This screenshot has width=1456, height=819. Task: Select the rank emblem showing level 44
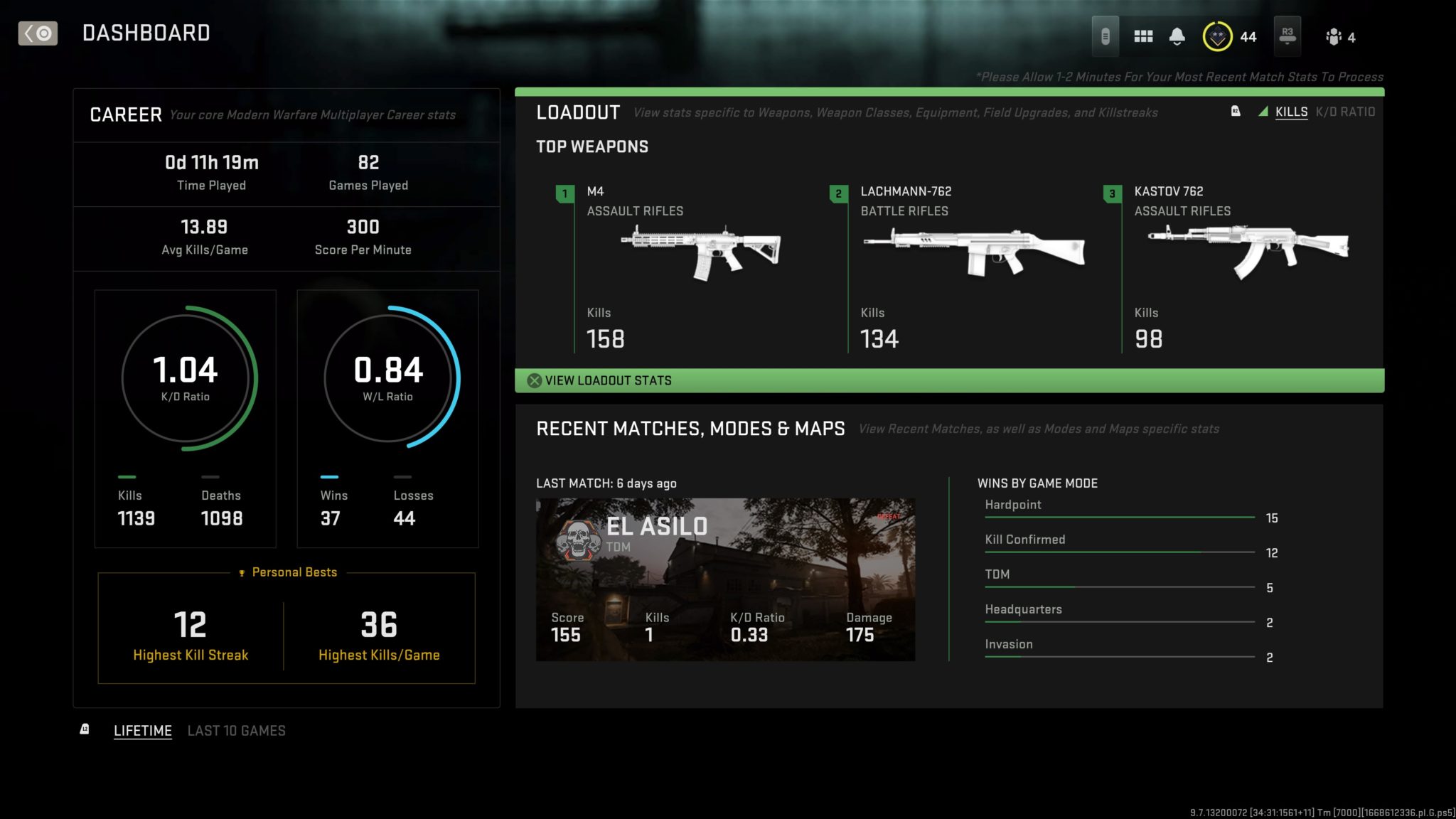tap(1217, 35)
